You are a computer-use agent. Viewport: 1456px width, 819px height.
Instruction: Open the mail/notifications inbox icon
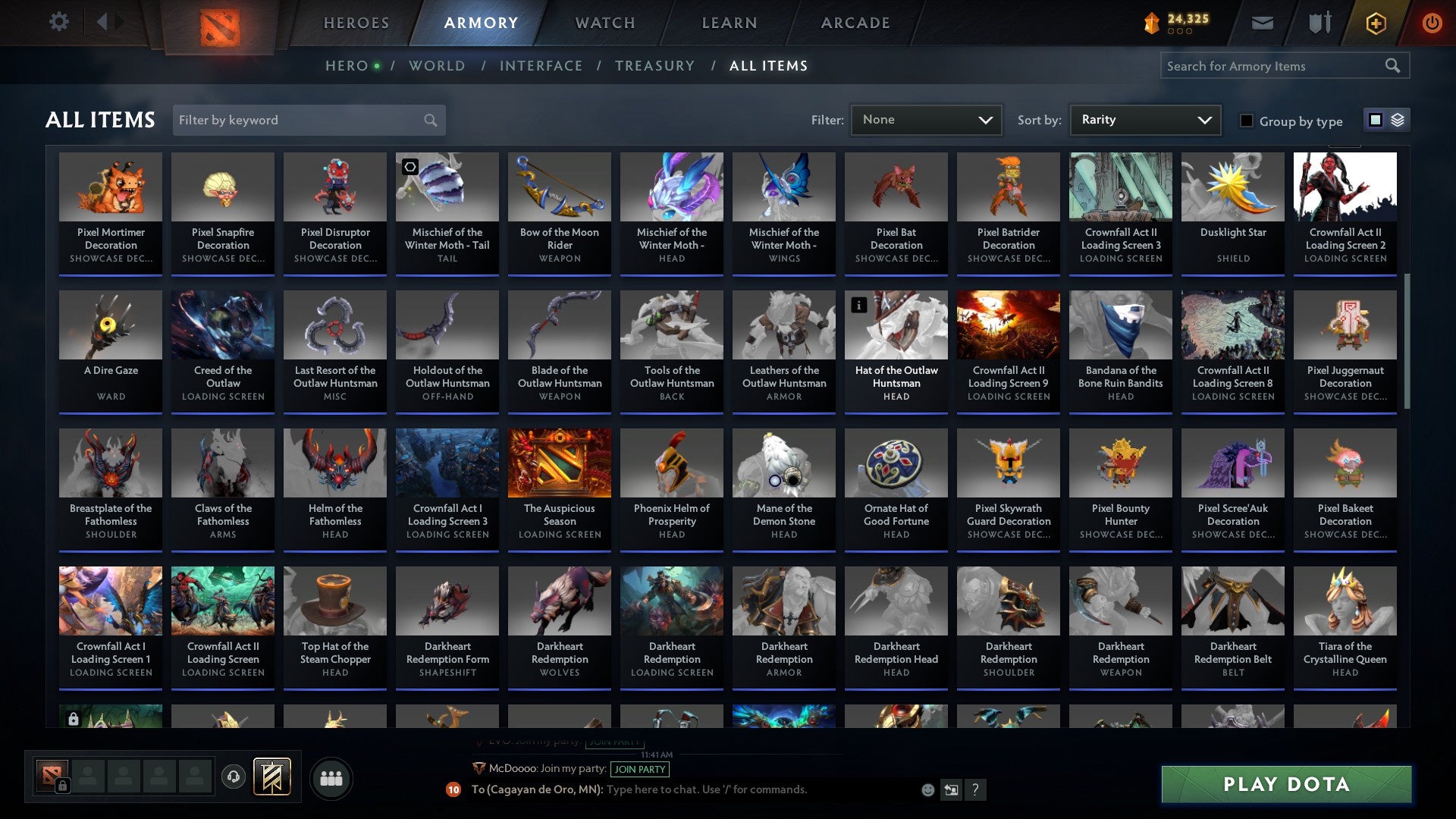1262,22
